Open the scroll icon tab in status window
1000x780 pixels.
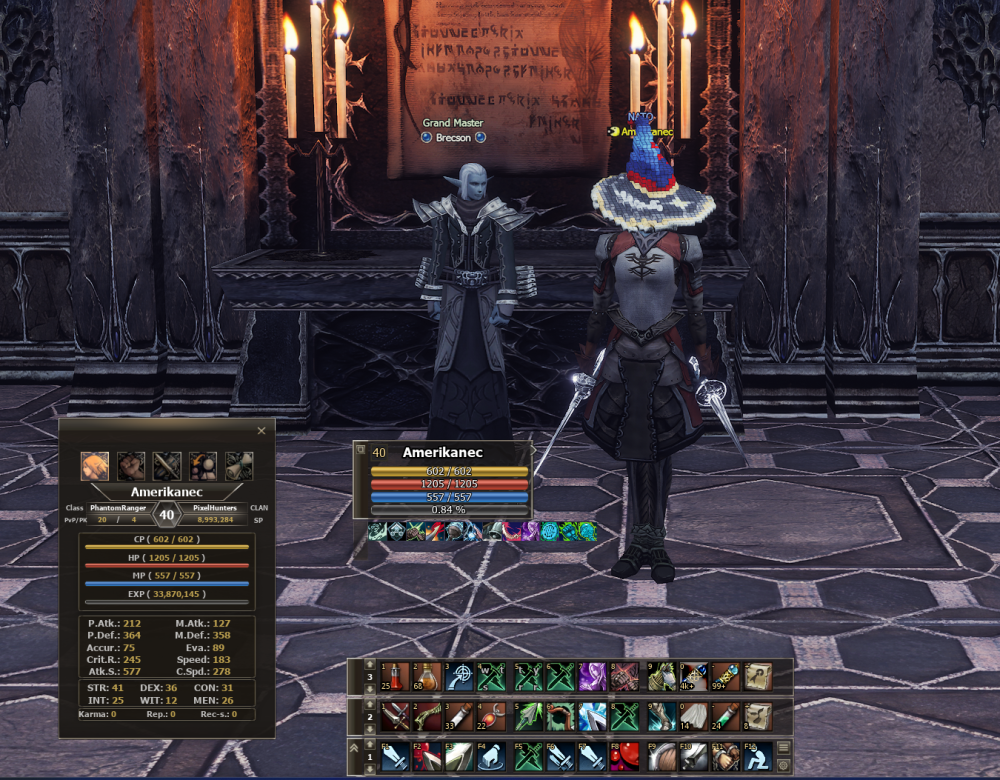pyautogui.click(x=239, y=466)
